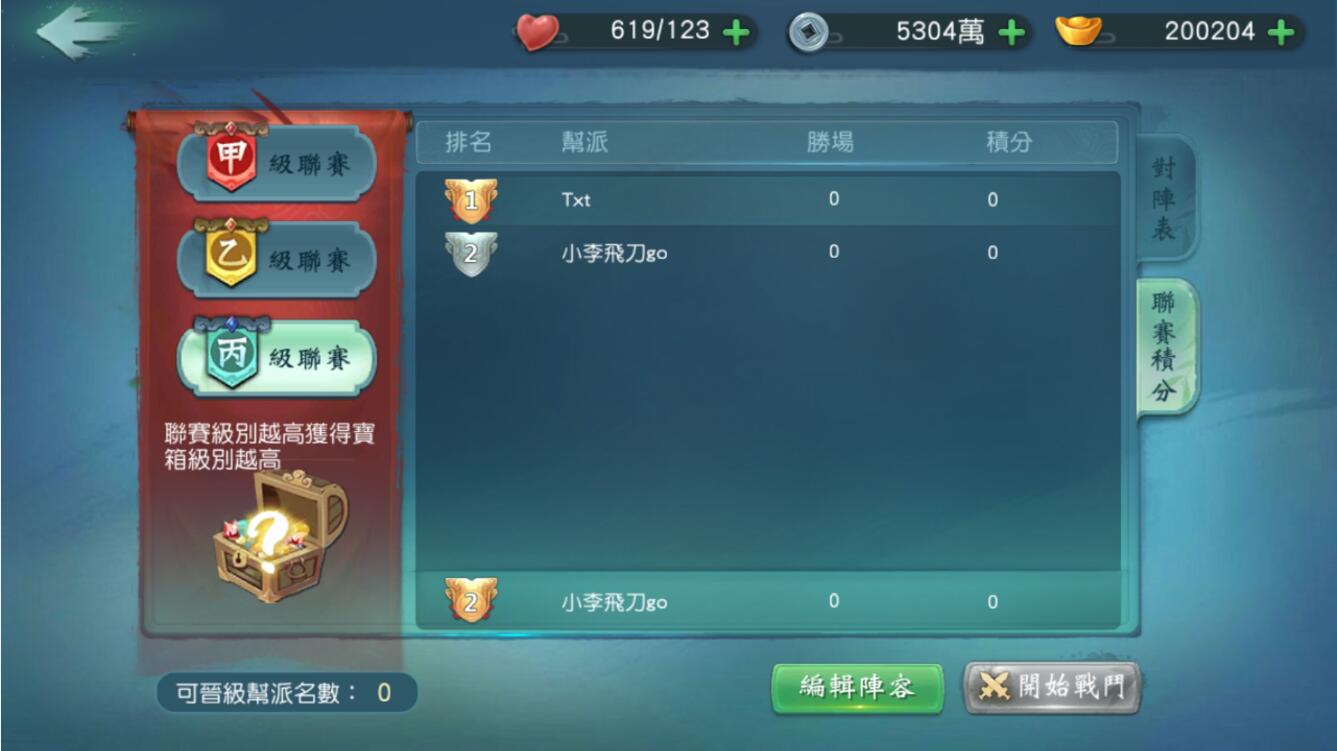The height and width of the screenshot is (751, 1337).
Task: Click the plus next to 200204 gold
Action: click(x=1280, y=31)
